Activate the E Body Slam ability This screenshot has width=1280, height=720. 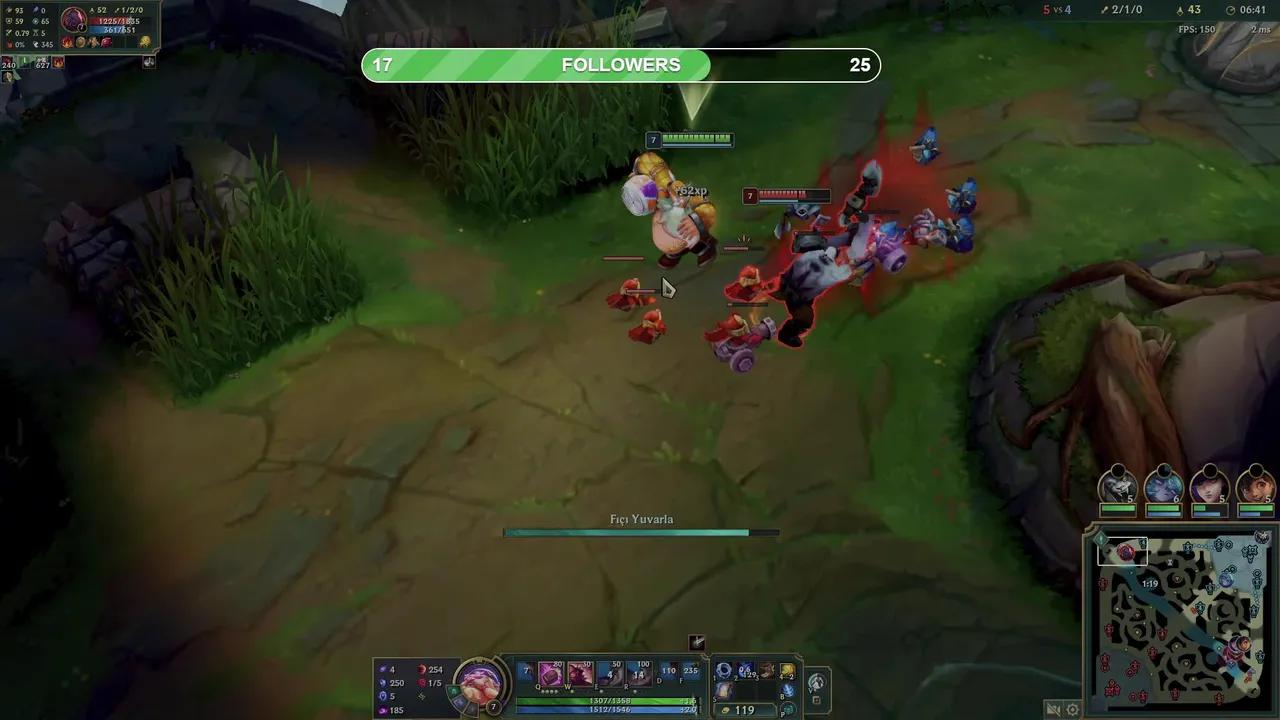610,674
